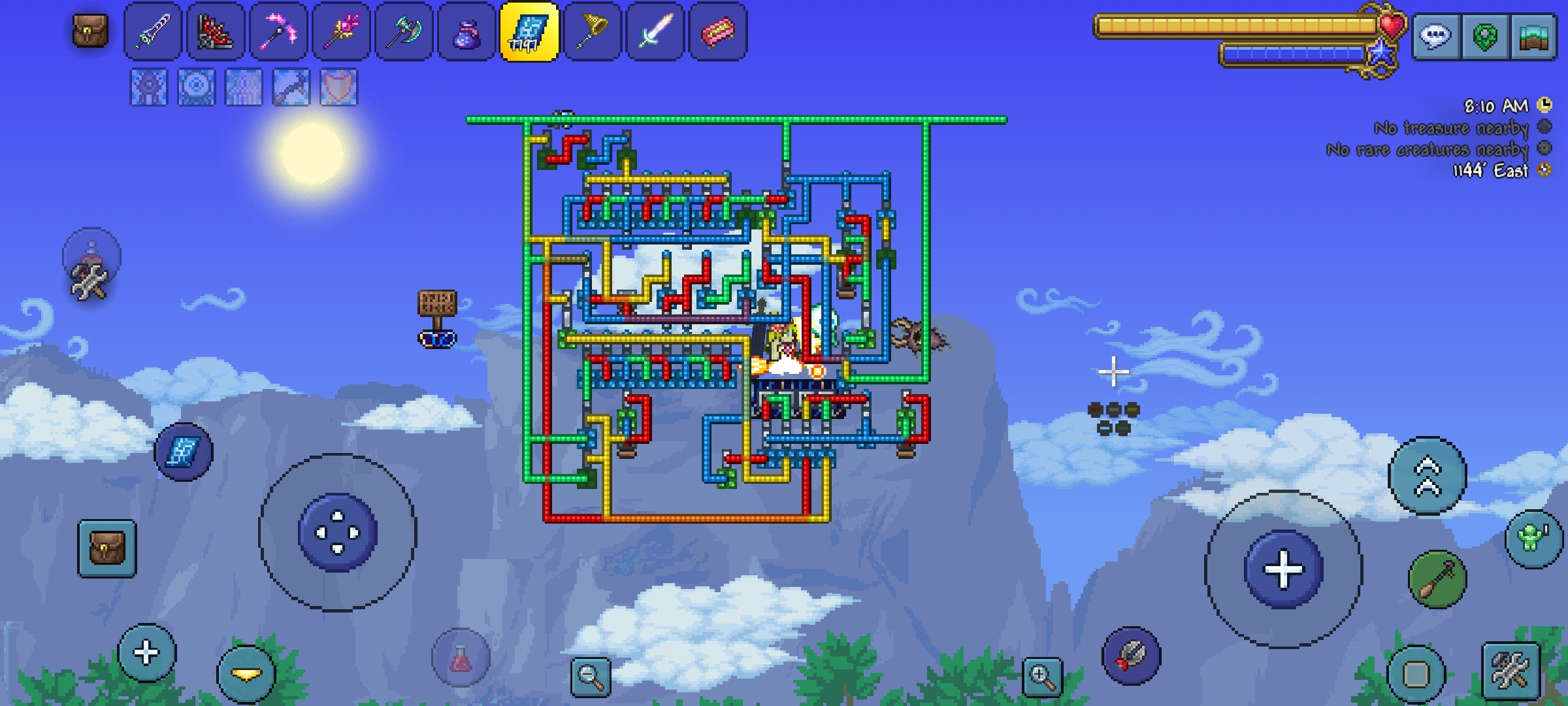Open the housing landscape button
1568x706 pixels.
[x=1534, y=36]
